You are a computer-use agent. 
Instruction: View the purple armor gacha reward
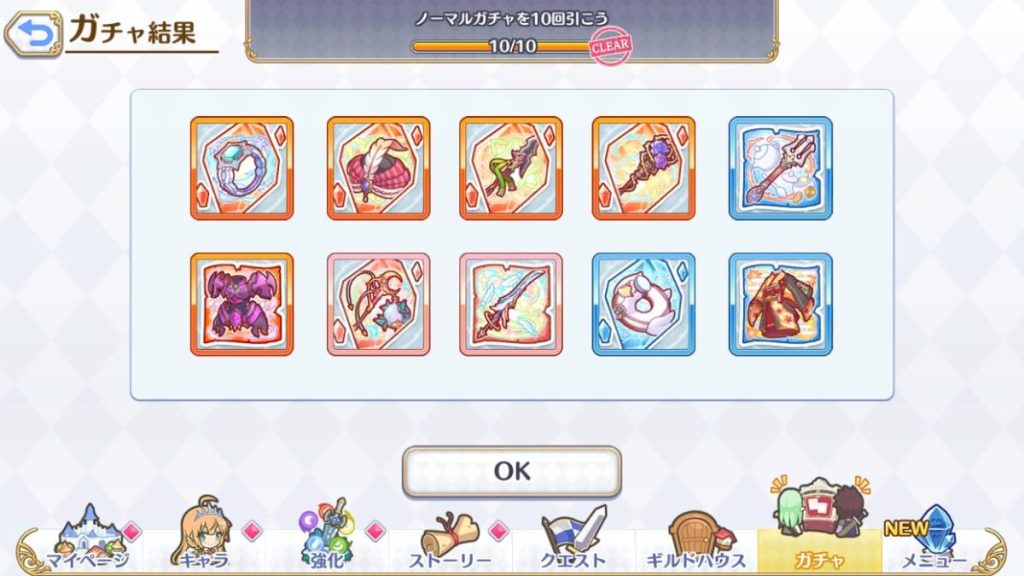pos(242,304)
